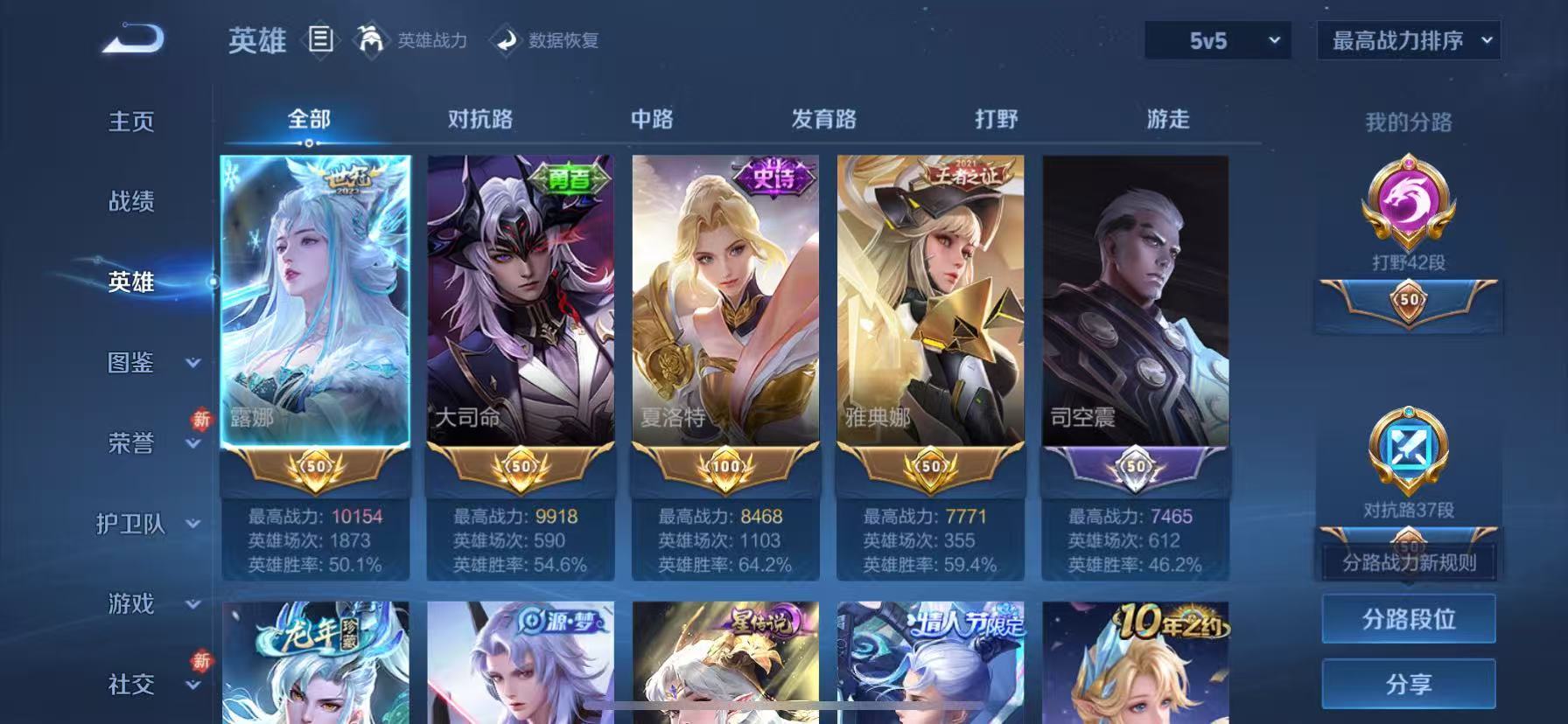The image size is (1568, 724).
Task: Open 英雄战力 with the helmet icon
Action: (371, 40)
